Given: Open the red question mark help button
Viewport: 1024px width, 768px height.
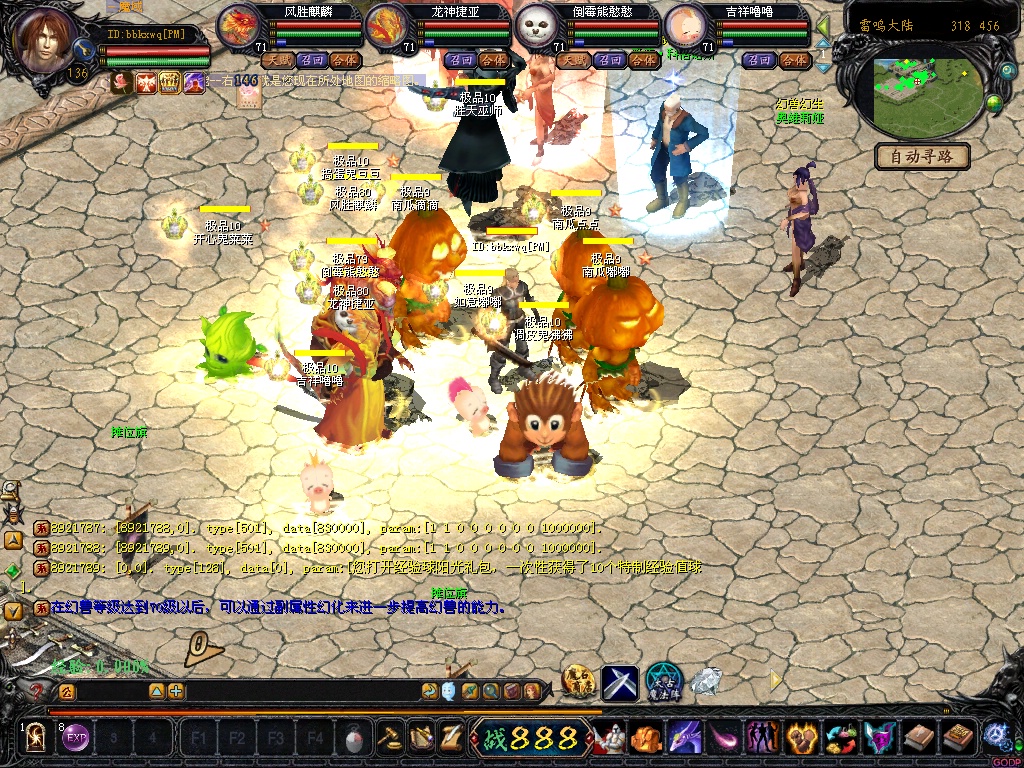Looking at the screenshot, I should [38, 691].
